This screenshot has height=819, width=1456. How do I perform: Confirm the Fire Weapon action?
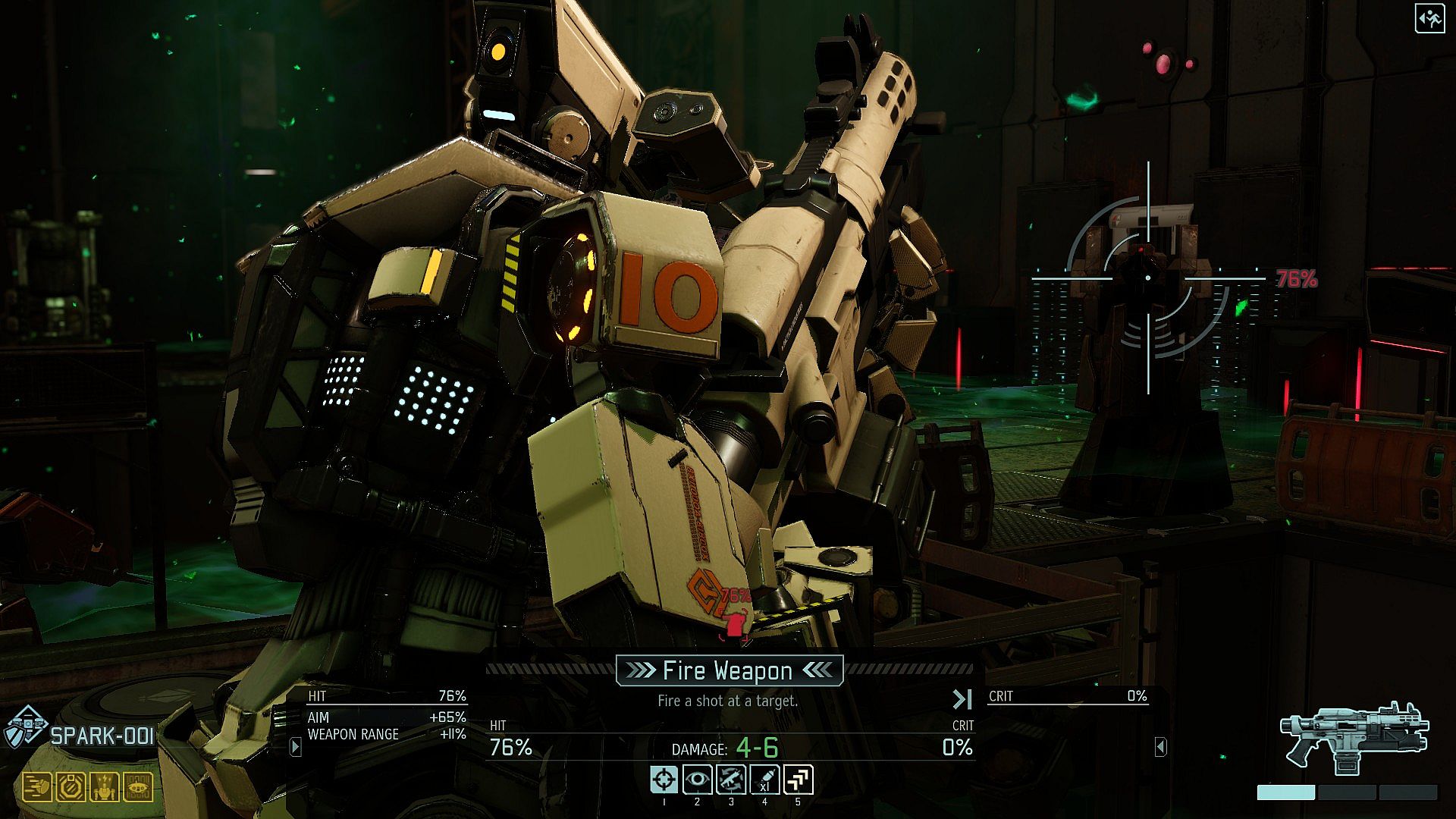click(728, 670)
